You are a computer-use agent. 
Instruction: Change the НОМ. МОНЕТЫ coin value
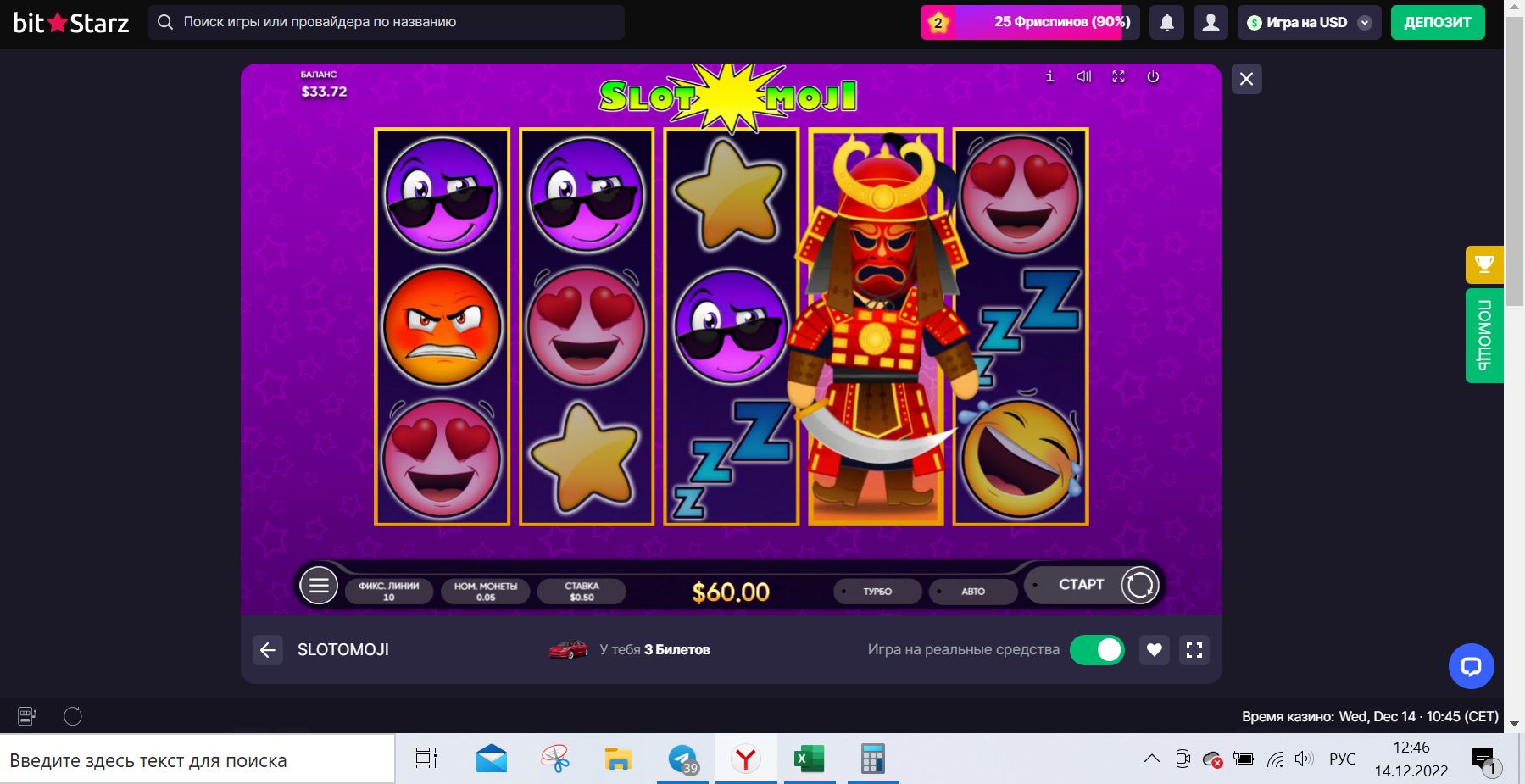tap(486, 592)
